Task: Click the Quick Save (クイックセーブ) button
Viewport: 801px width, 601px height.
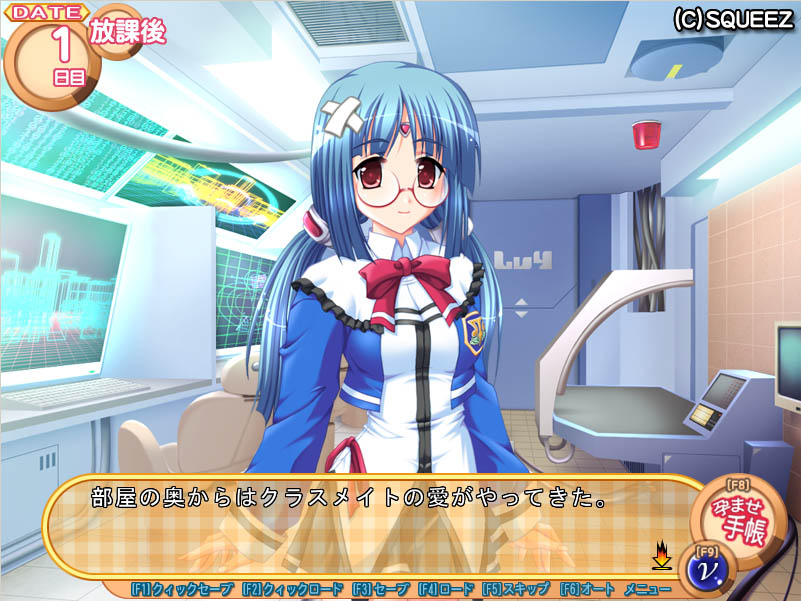Action: pyautogui.click(x=182, y=590)
